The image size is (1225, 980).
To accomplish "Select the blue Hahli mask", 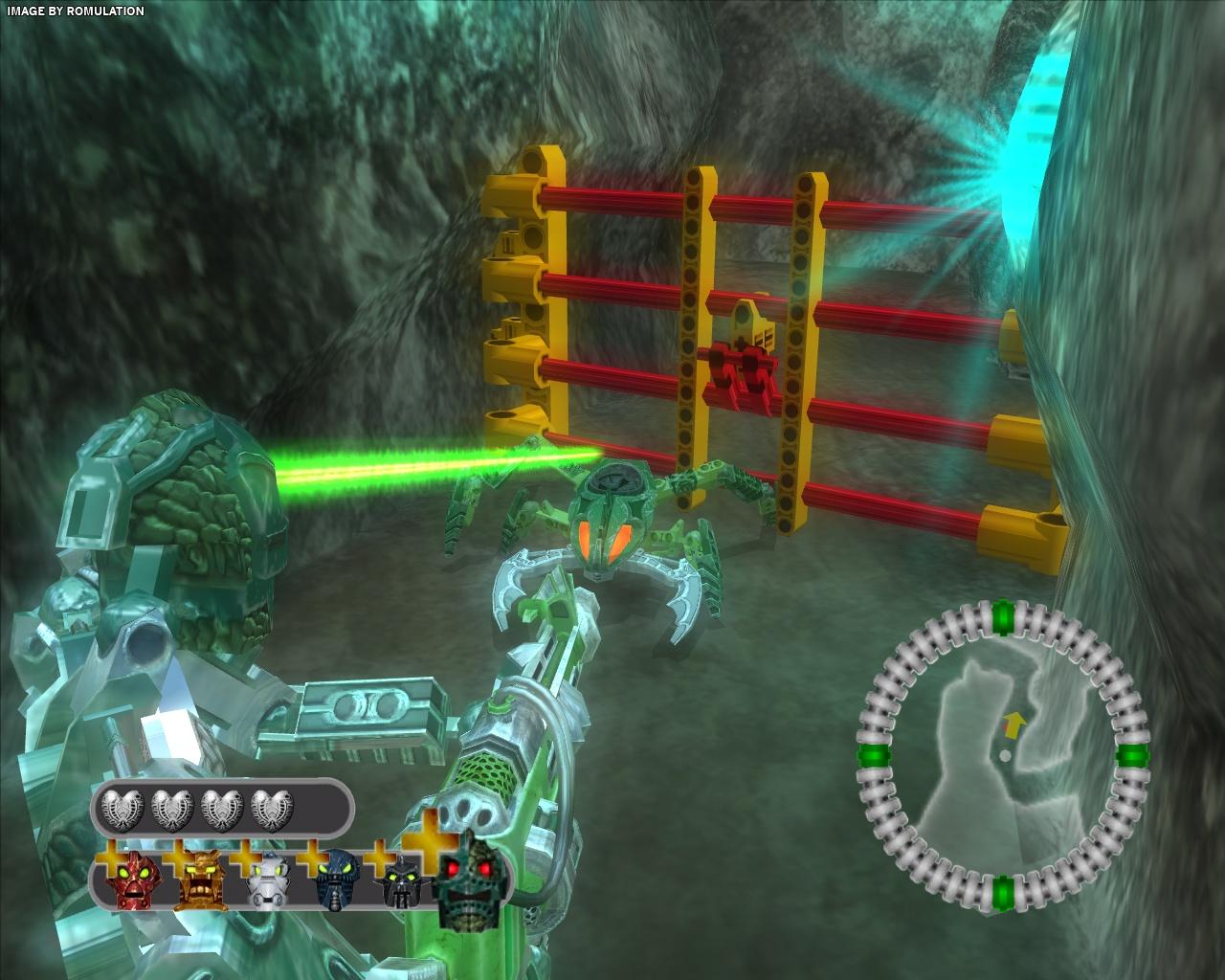I will (331, 881).
